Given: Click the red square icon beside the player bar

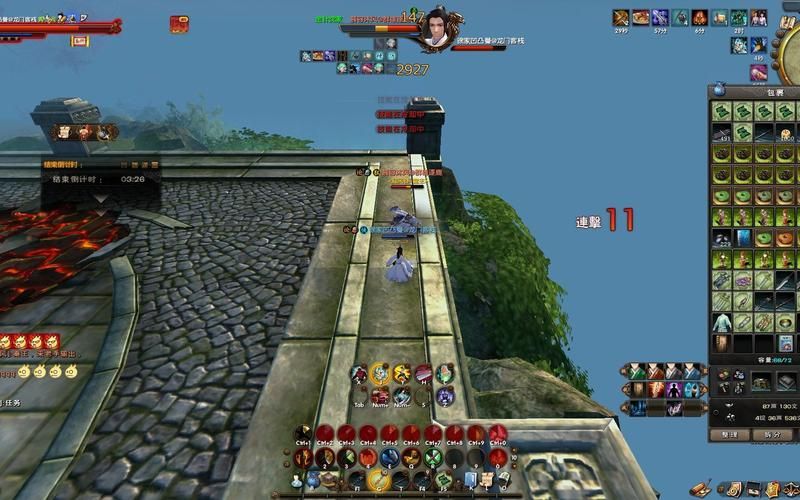Looking at the screenshot, I should pos(179,23).
